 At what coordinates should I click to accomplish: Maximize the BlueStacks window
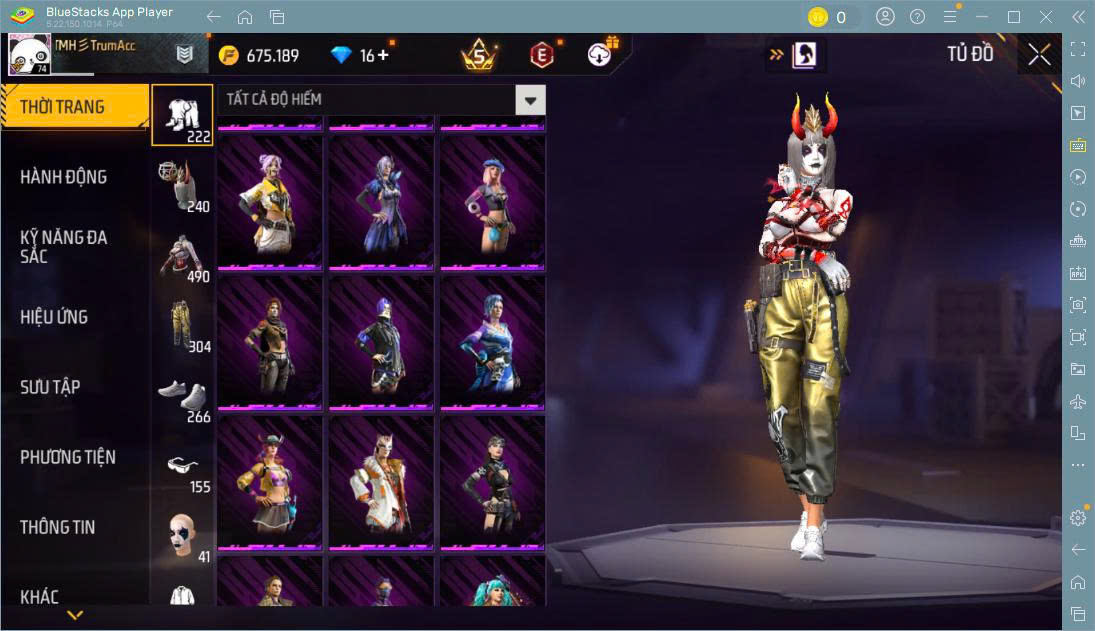pyautogui.click(x=1014, y=17)
